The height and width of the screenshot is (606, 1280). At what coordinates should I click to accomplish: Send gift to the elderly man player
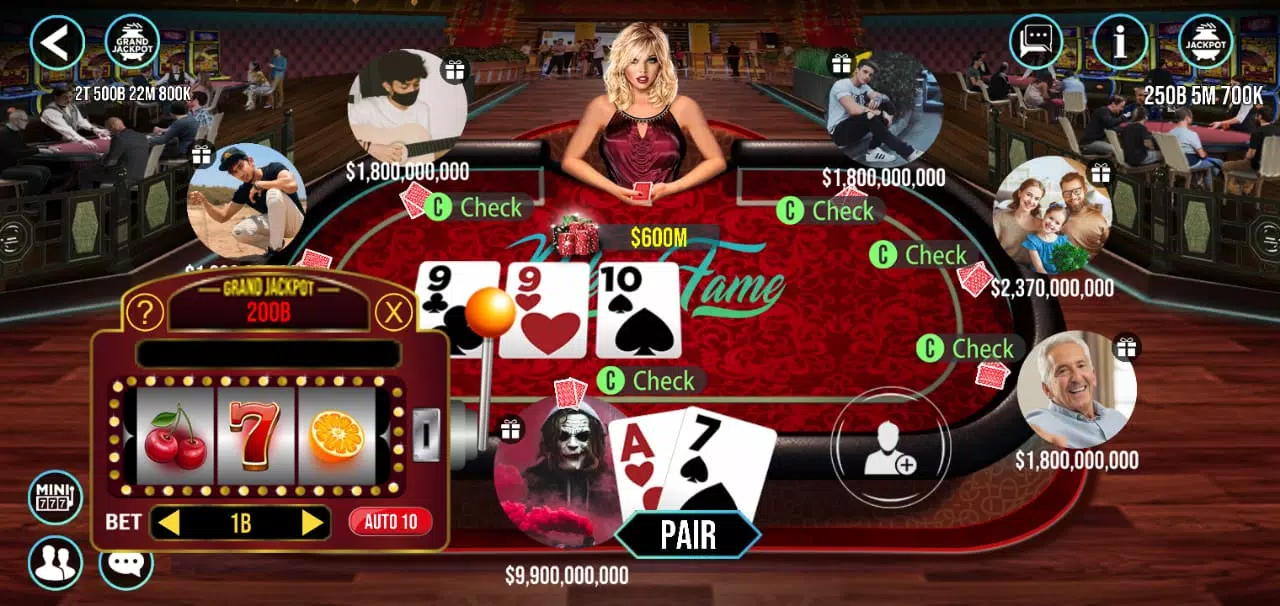1127,347
